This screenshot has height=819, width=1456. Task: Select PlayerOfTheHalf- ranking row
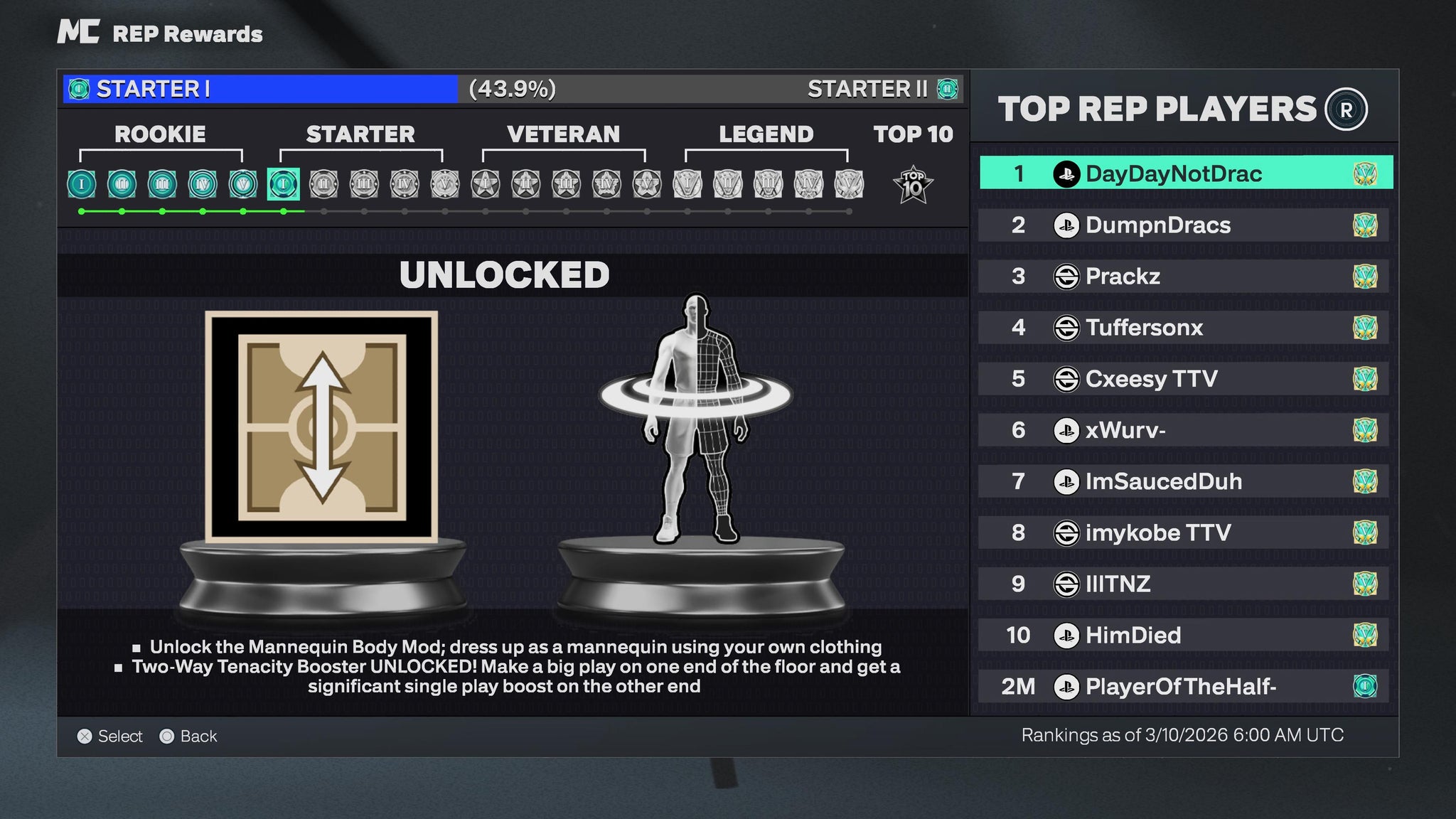tap(1183, 686)
